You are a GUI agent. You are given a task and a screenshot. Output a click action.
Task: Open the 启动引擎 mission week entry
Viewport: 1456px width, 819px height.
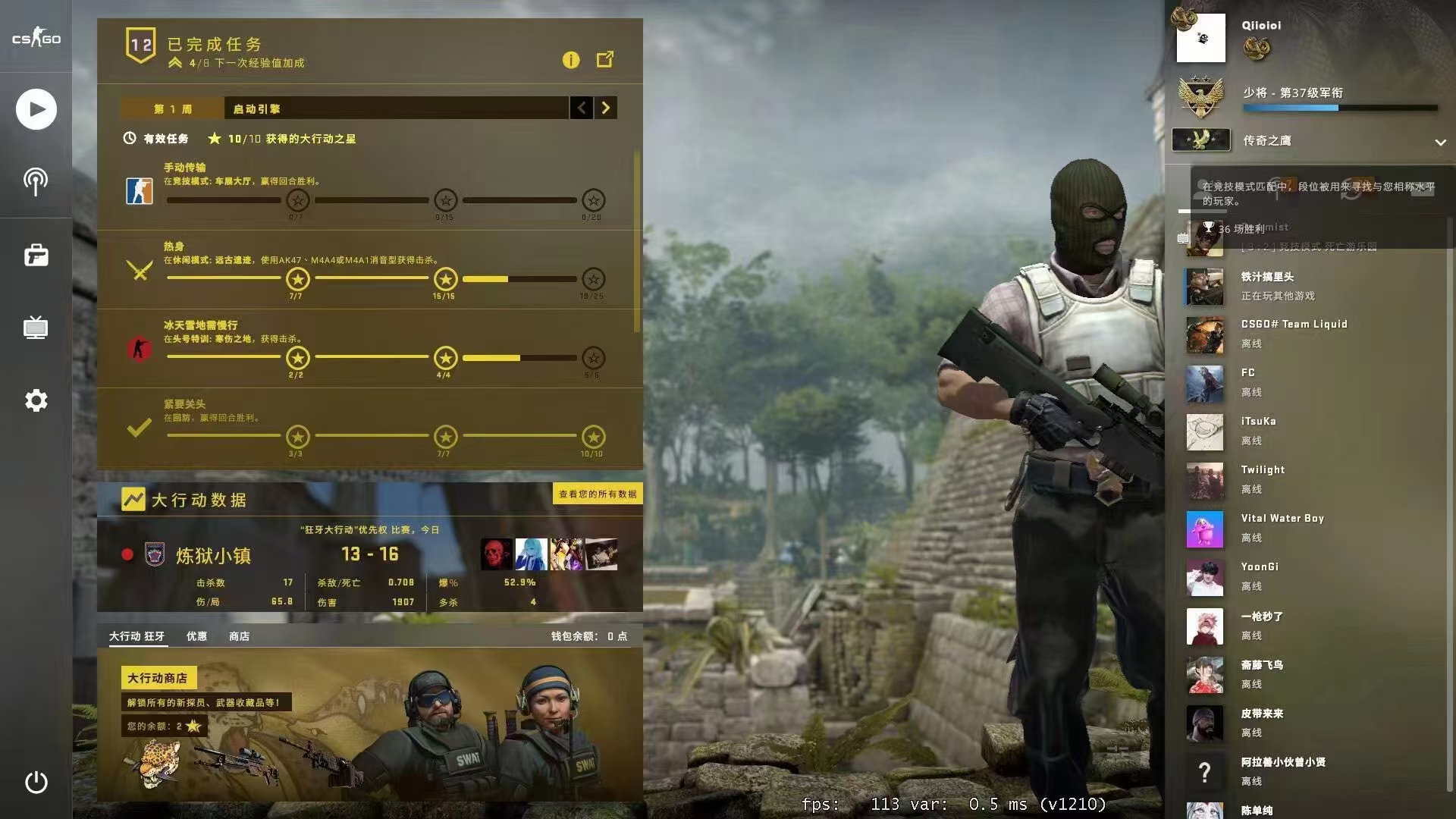coord(256,108)
